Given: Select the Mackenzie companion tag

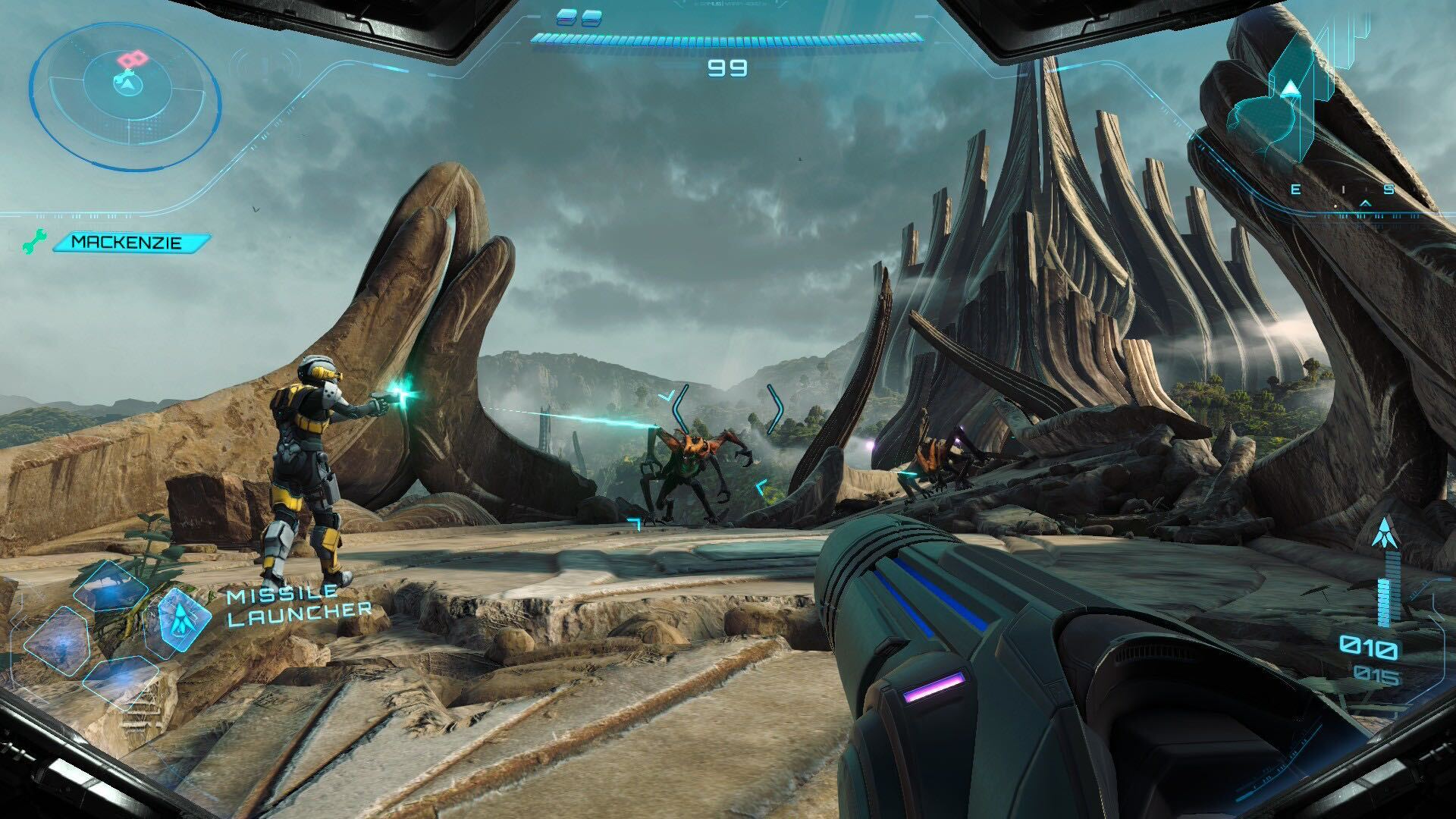Looking at the screenshot, I should click(128, 243).
